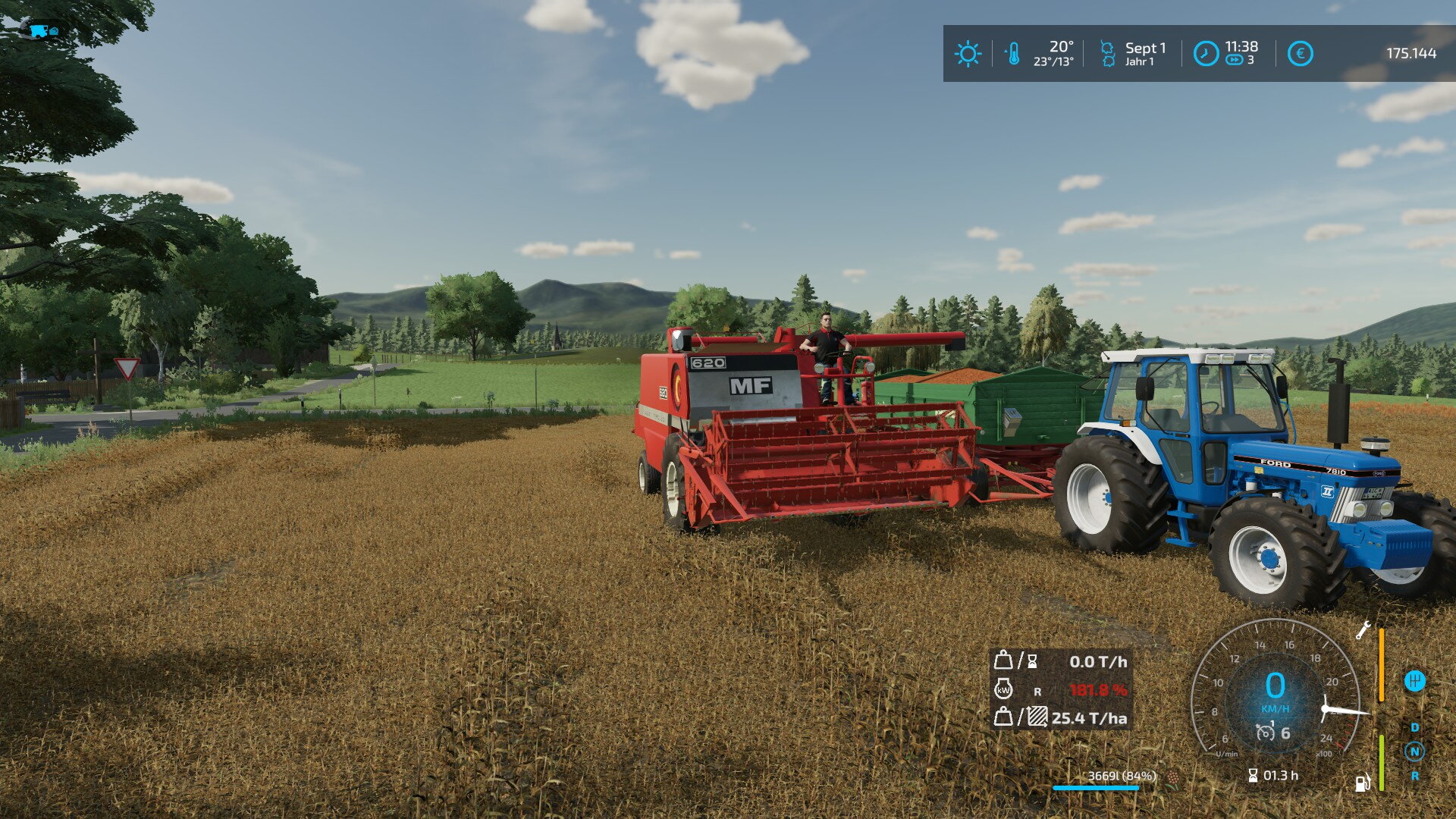Toggle the blue gear shift icon

(x=1414, y=681)
